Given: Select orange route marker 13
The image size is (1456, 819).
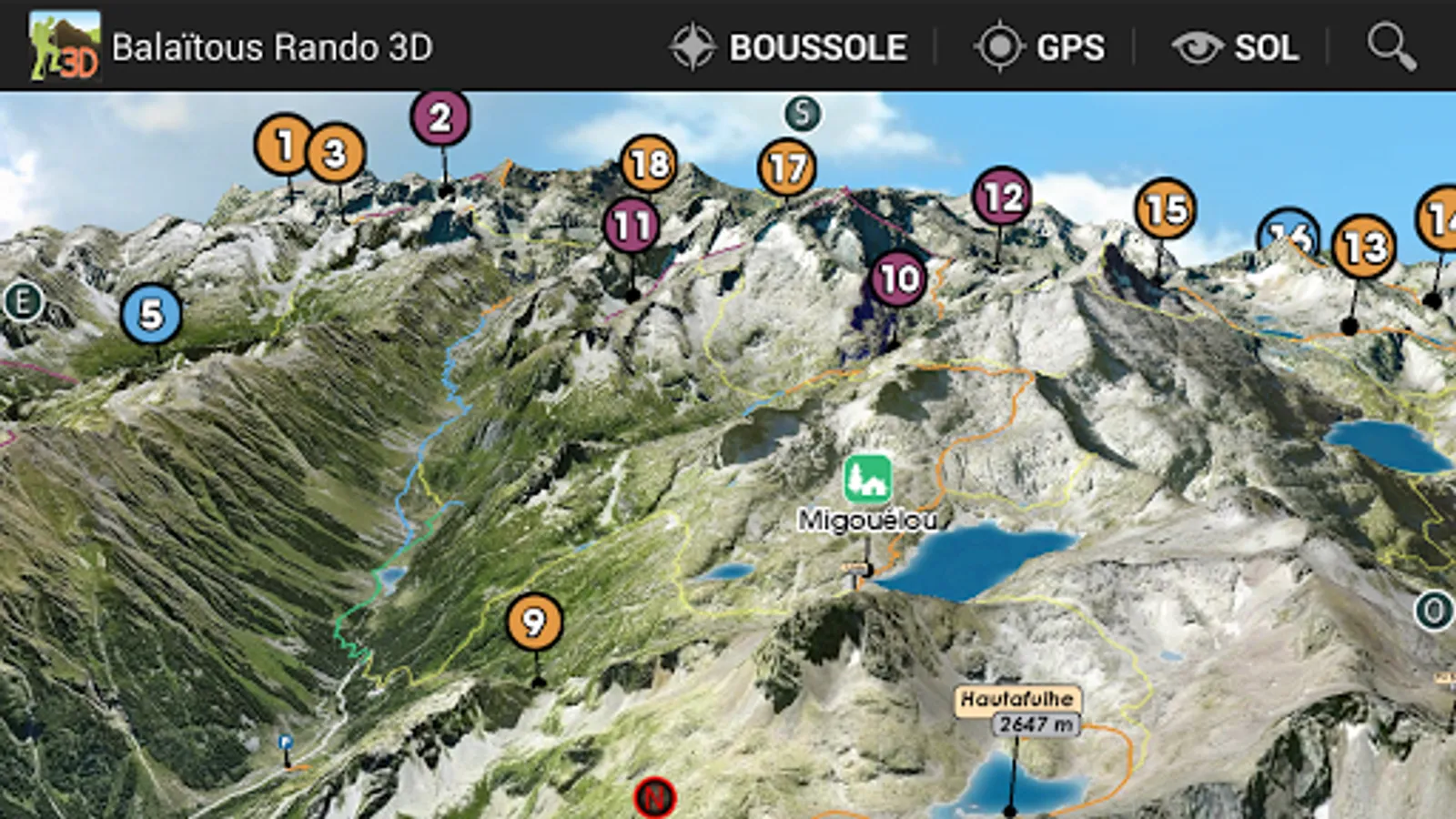Looking at the screenshot, I should [1363, 247].
